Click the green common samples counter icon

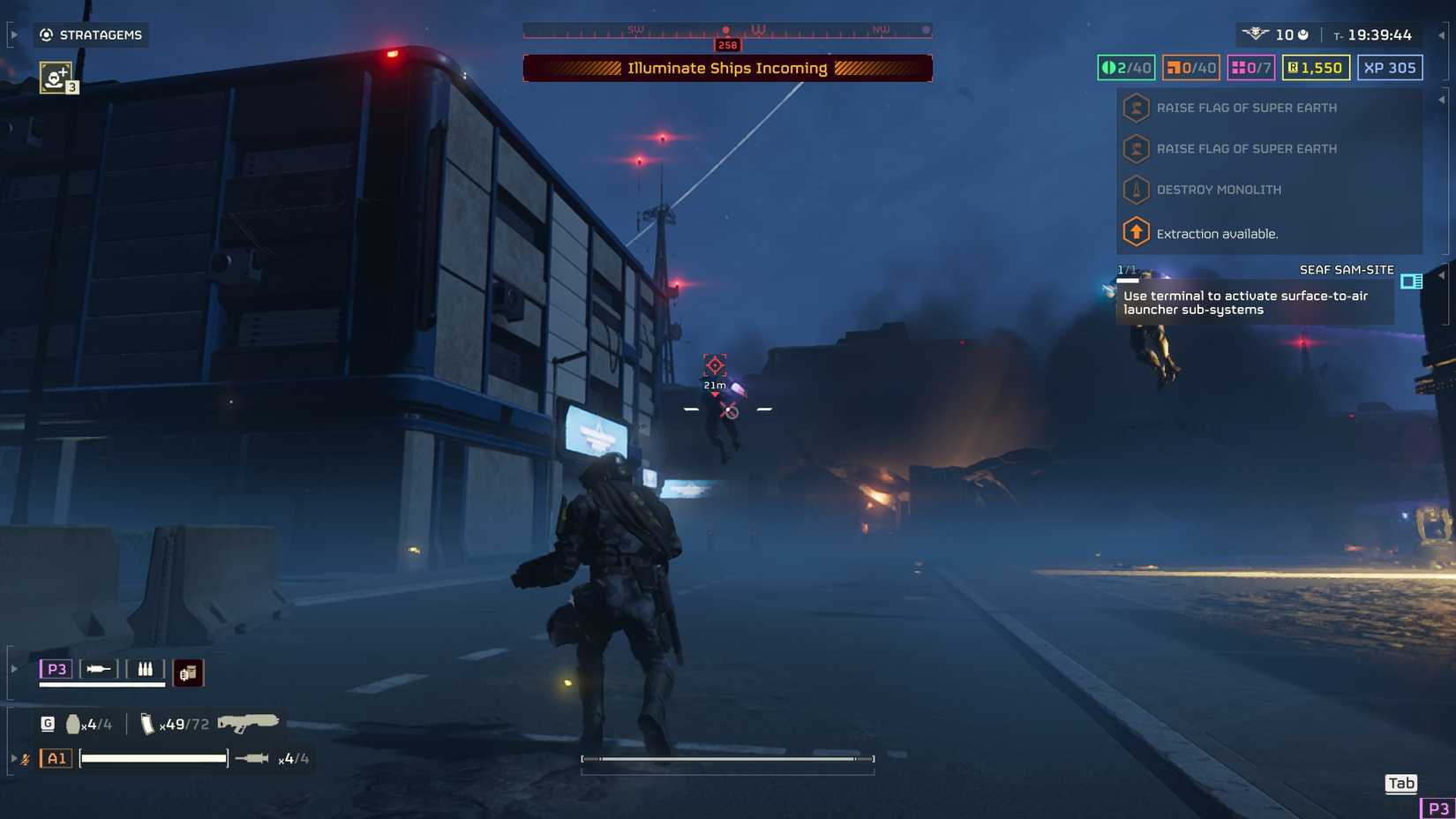[x=1110, y=67]
